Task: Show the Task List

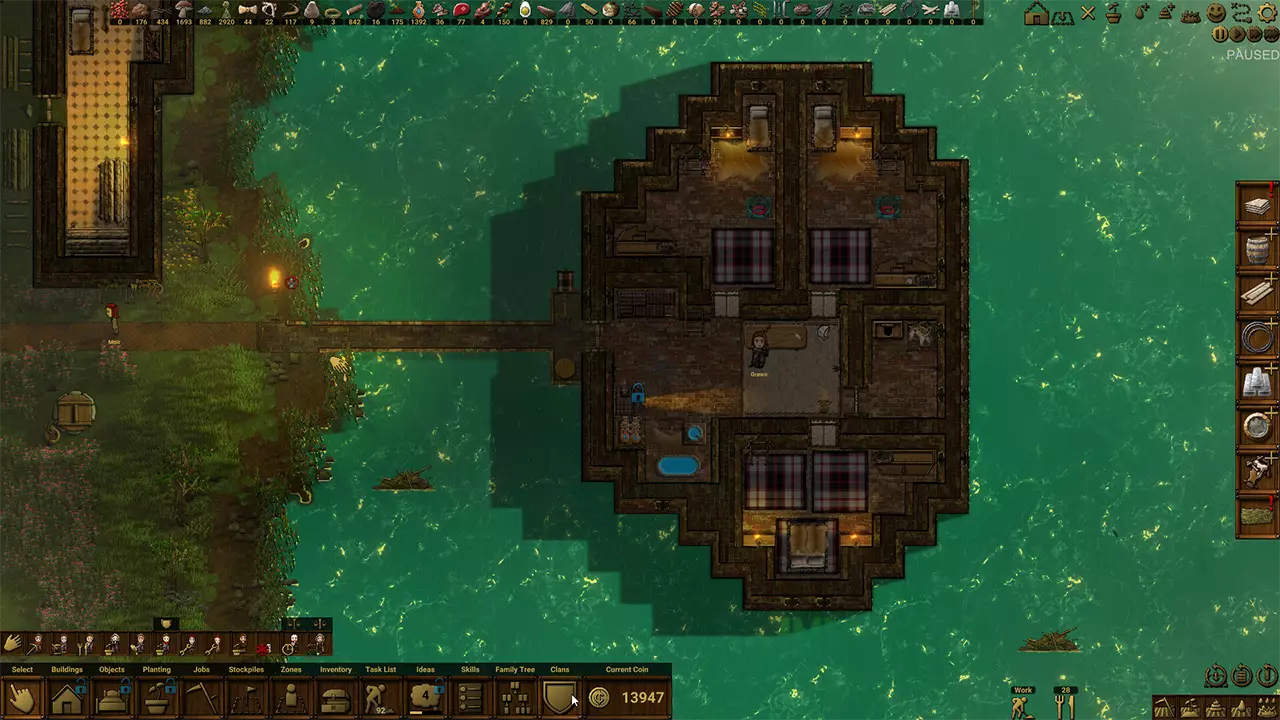Action: [380, 697]
